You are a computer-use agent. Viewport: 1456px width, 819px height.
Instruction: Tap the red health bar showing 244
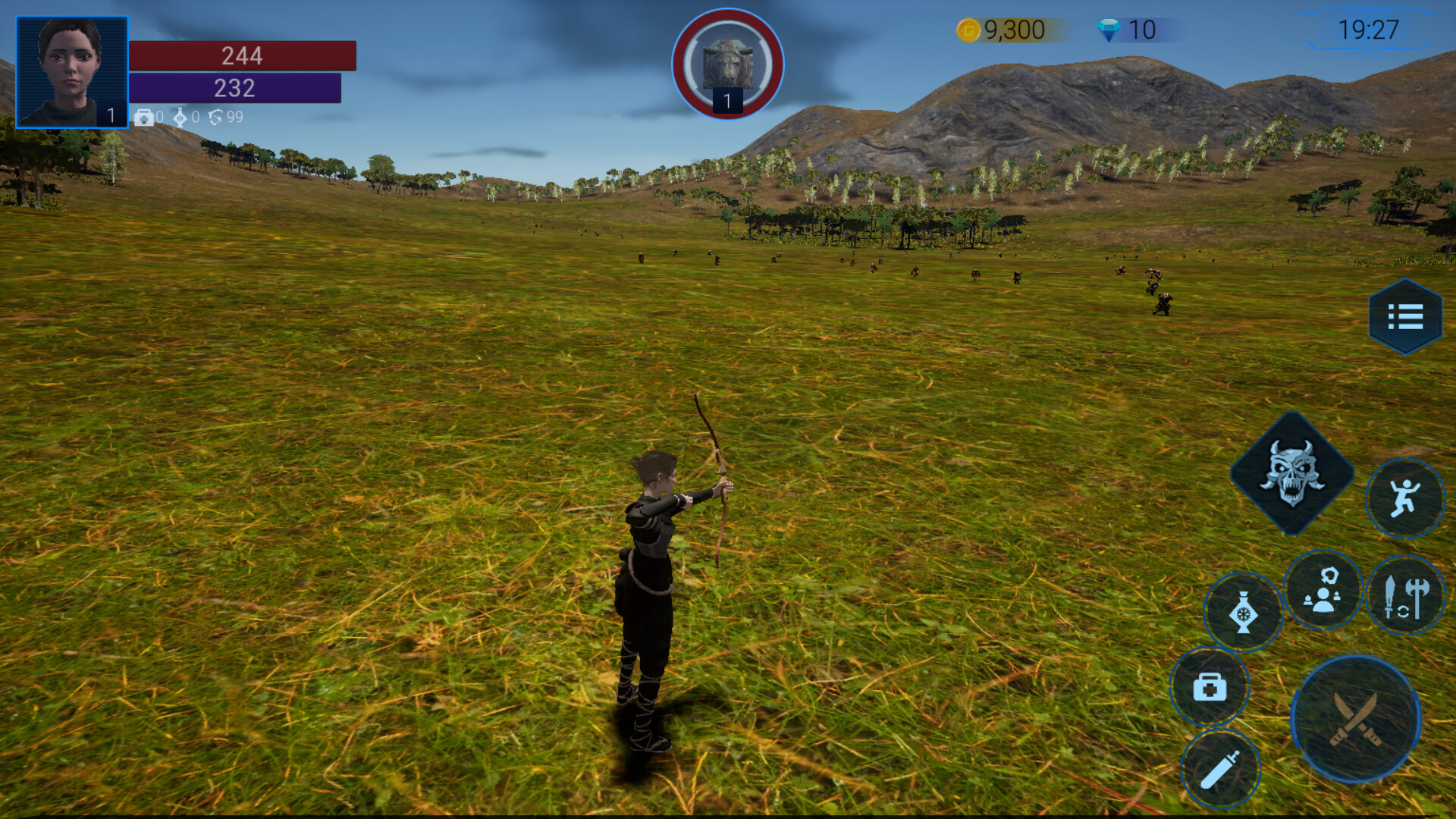point(241,56)
